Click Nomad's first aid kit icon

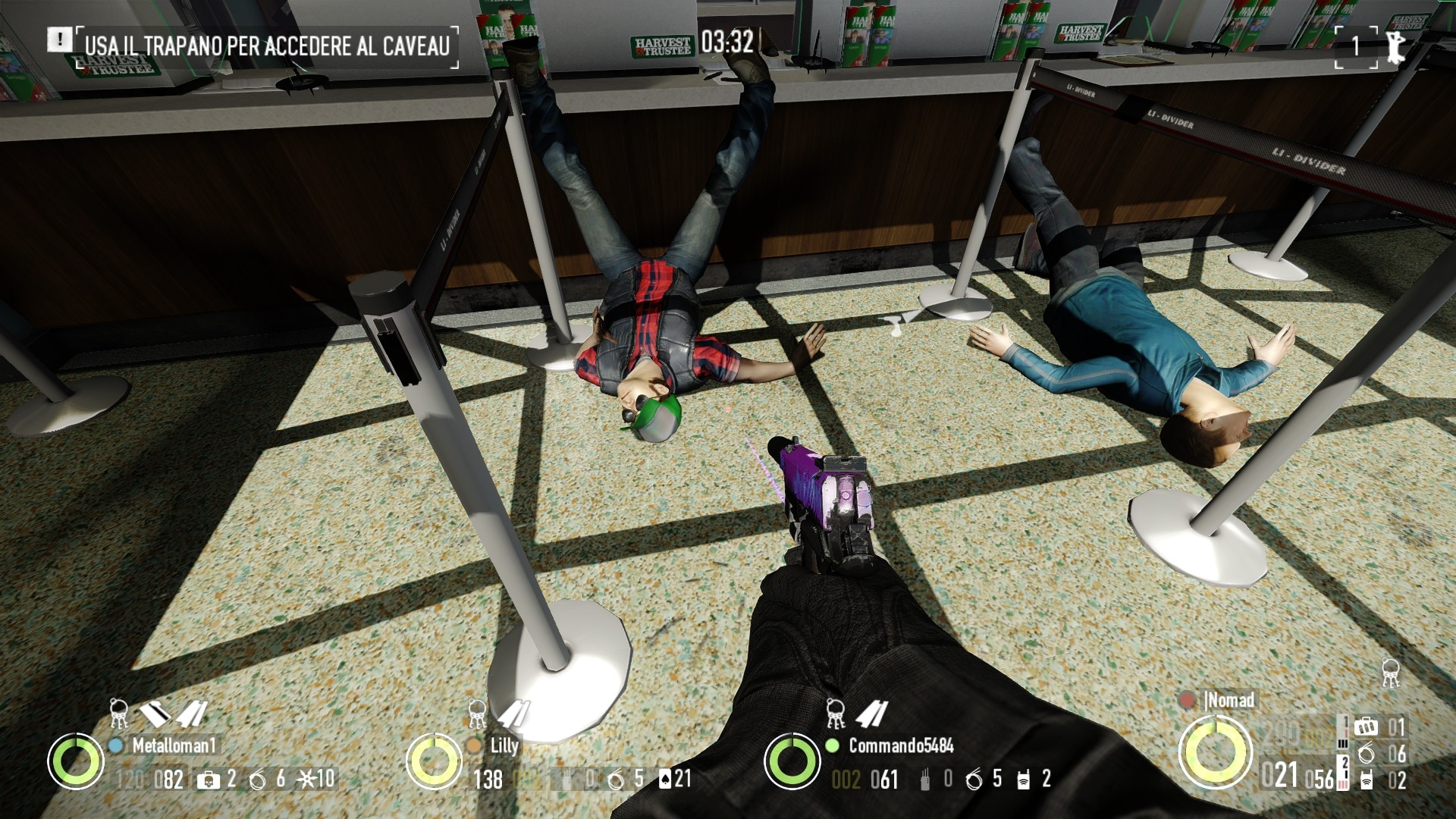tap(1366, 727)
